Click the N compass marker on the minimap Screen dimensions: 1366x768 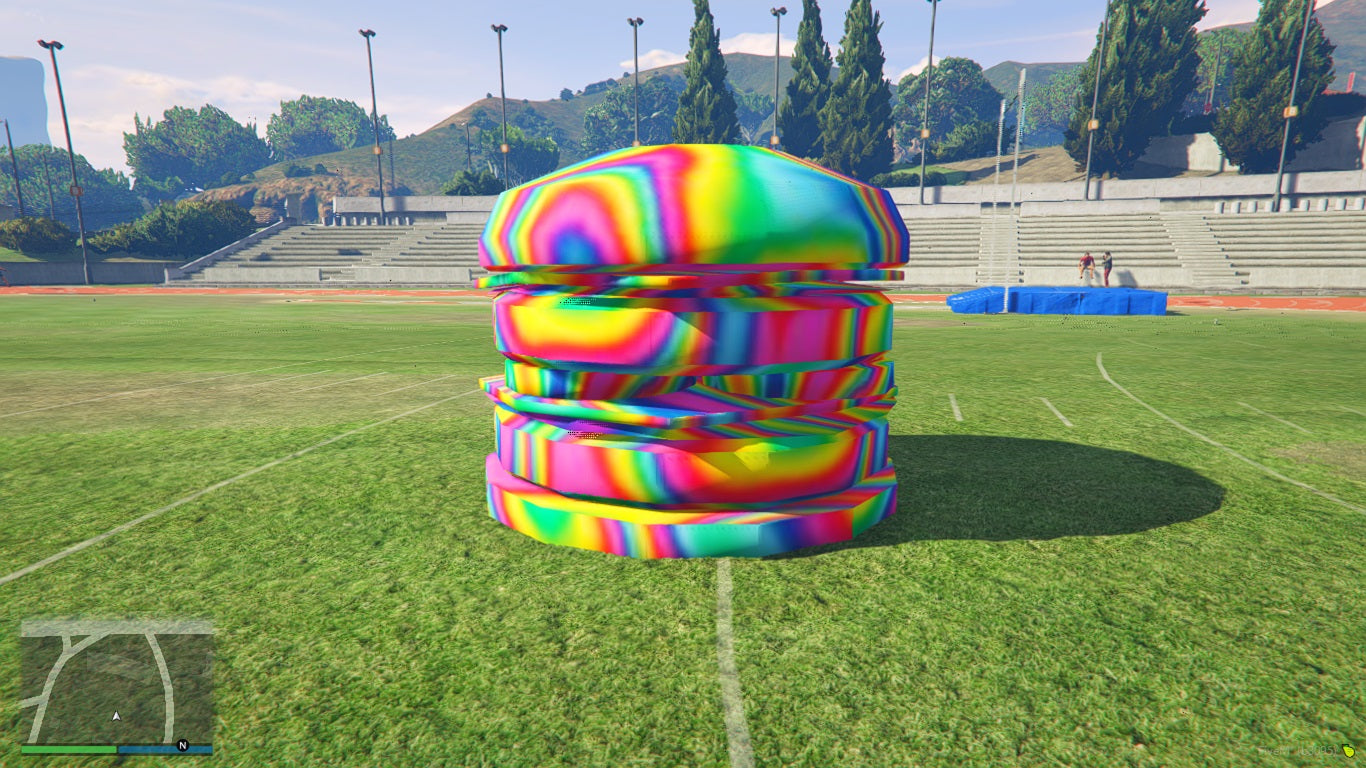tap(182, 744)
